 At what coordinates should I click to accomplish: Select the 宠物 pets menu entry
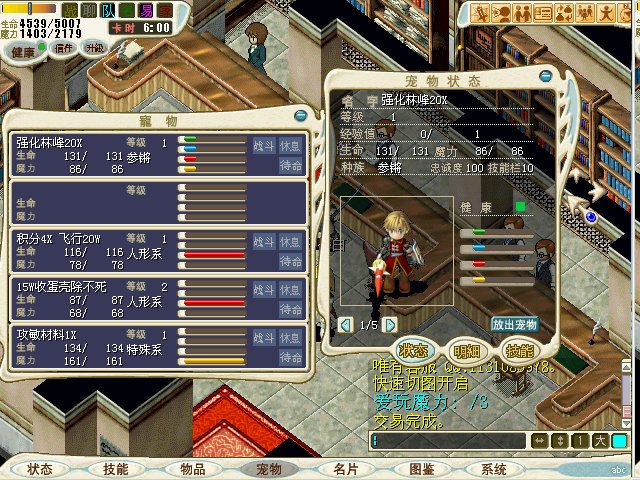click(x=269, y=469)
